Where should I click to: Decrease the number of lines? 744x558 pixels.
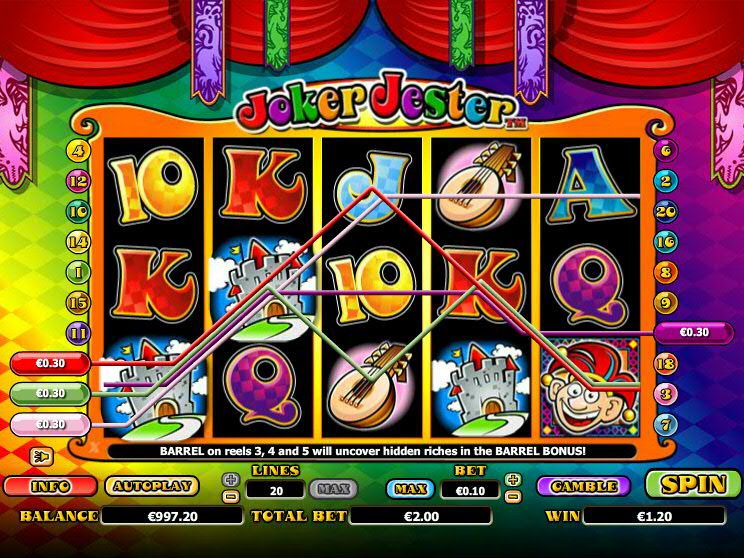point(231,496)
